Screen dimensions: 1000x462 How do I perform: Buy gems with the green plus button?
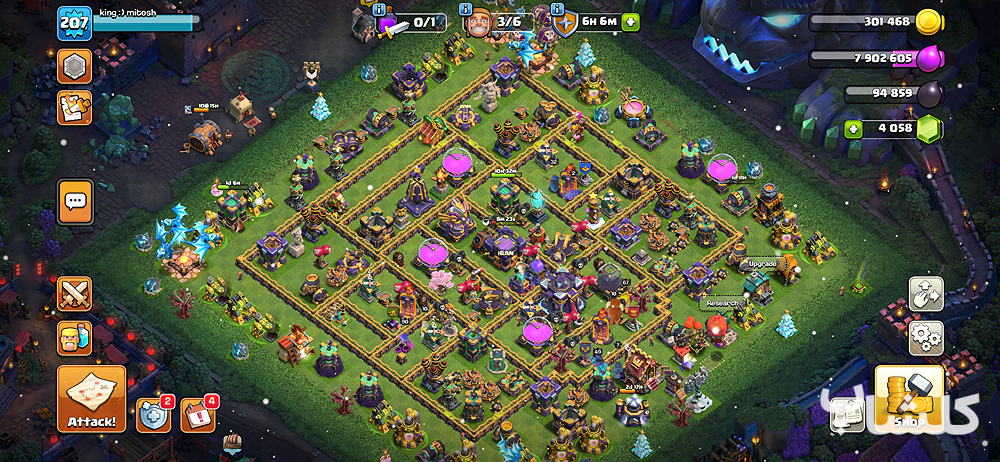(x=853, y=128)
